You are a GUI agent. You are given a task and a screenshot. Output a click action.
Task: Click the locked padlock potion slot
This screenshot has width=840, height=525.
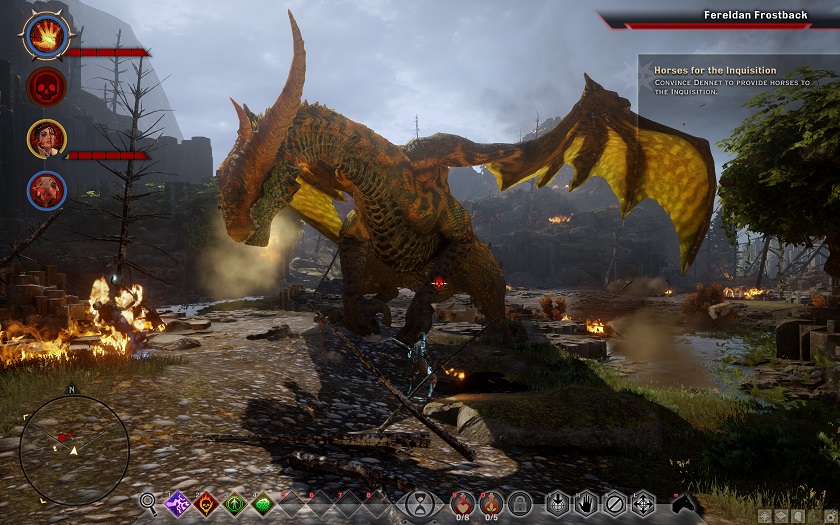(x=519, y=503)
